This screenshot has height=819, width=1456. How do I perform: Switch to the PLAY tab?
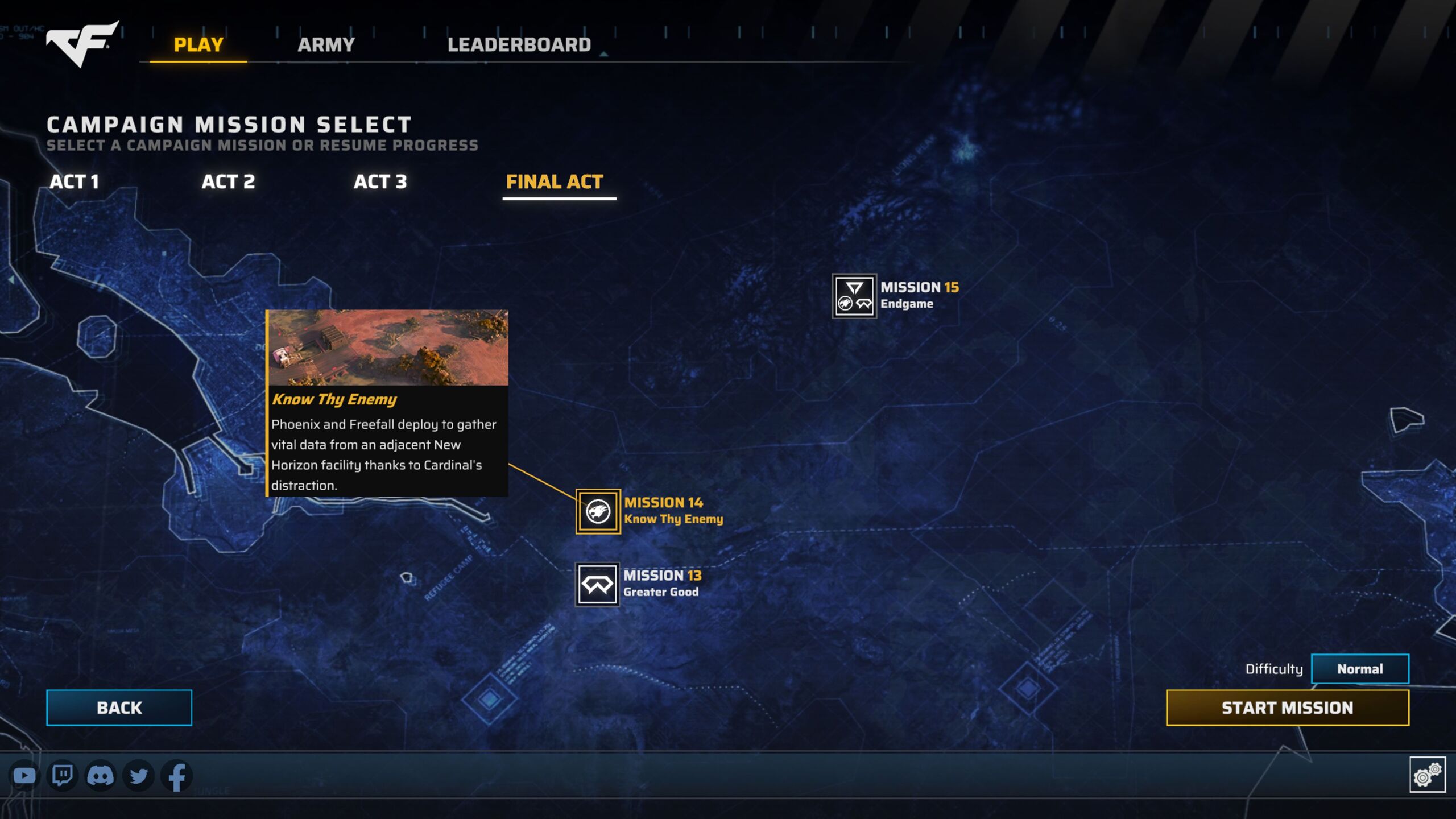coord(198,44)
